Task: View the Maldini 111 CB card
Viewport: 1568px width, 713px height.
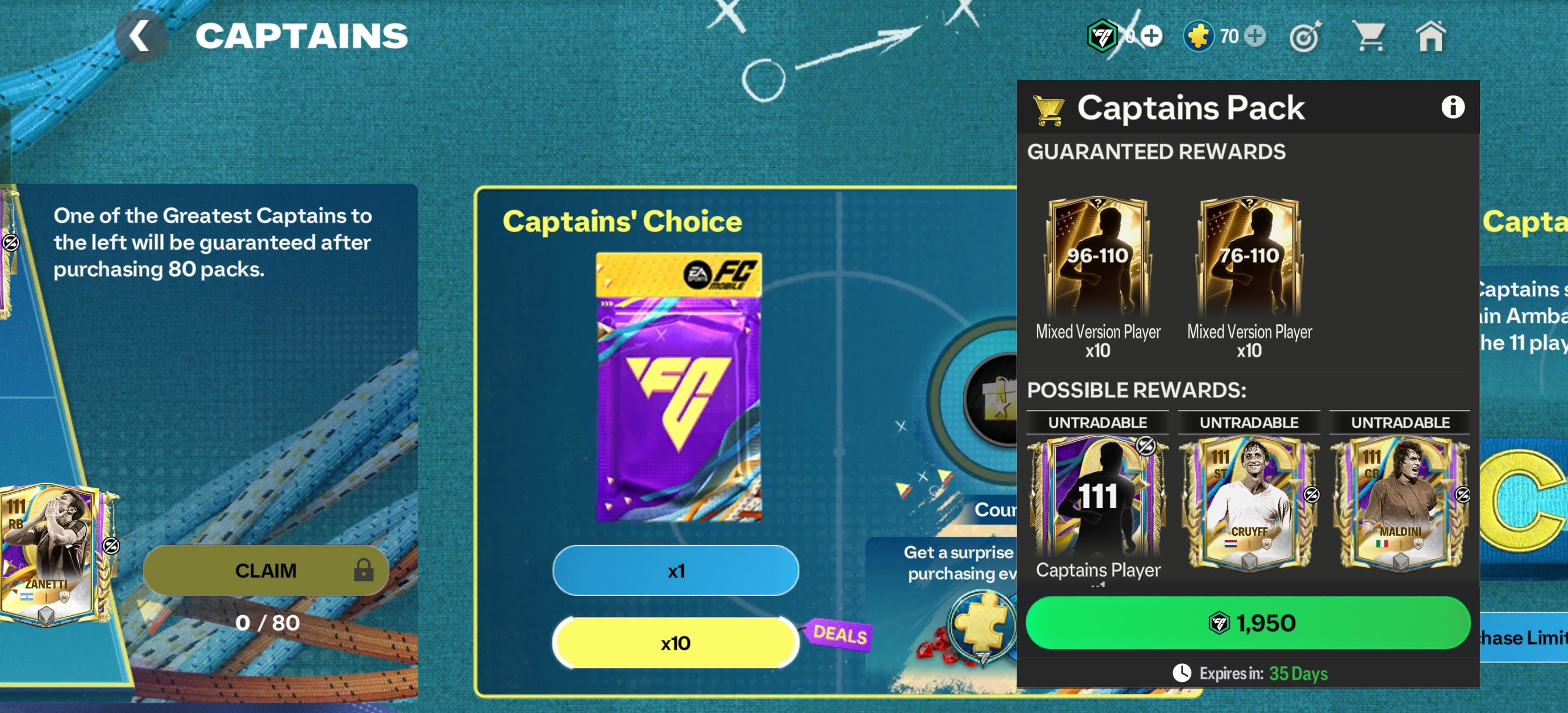Action: (x=1400, y=502)
